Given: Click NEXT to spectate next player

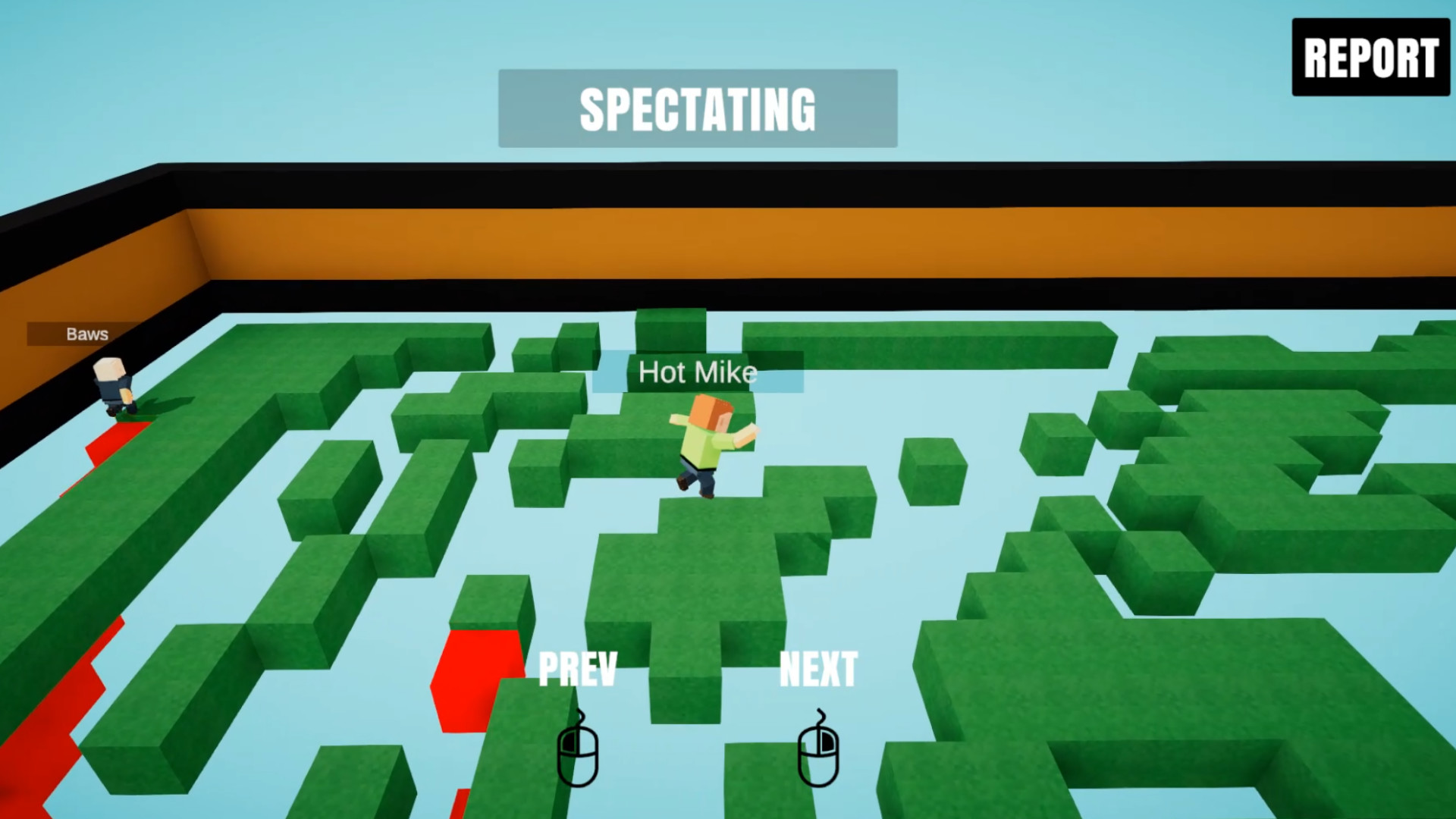Looking at the screenshot, I should [819, 669].
